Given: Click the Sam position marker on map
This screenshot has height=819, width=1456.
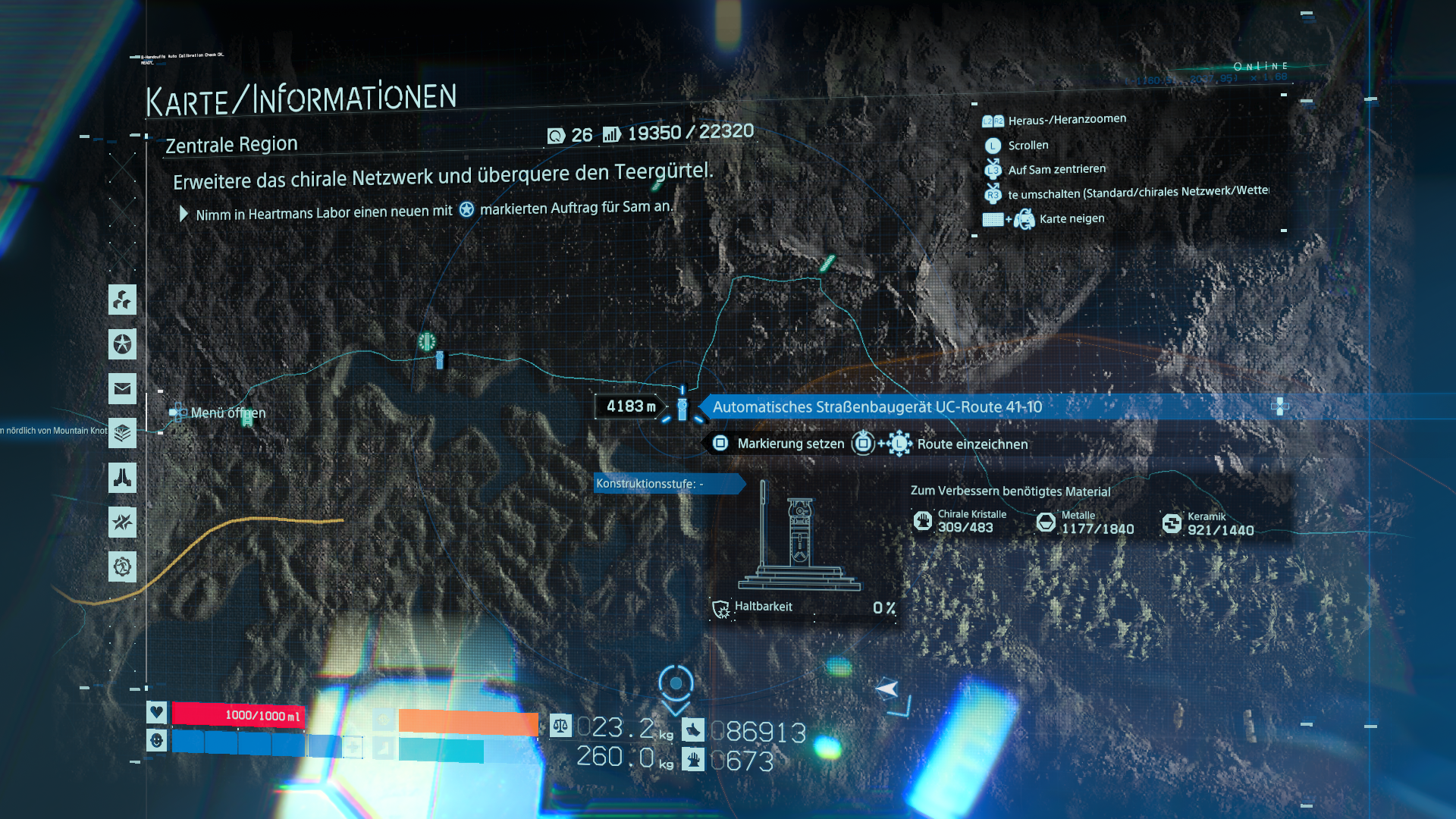Looking at the screenshot, I should (x=886, y=689).
